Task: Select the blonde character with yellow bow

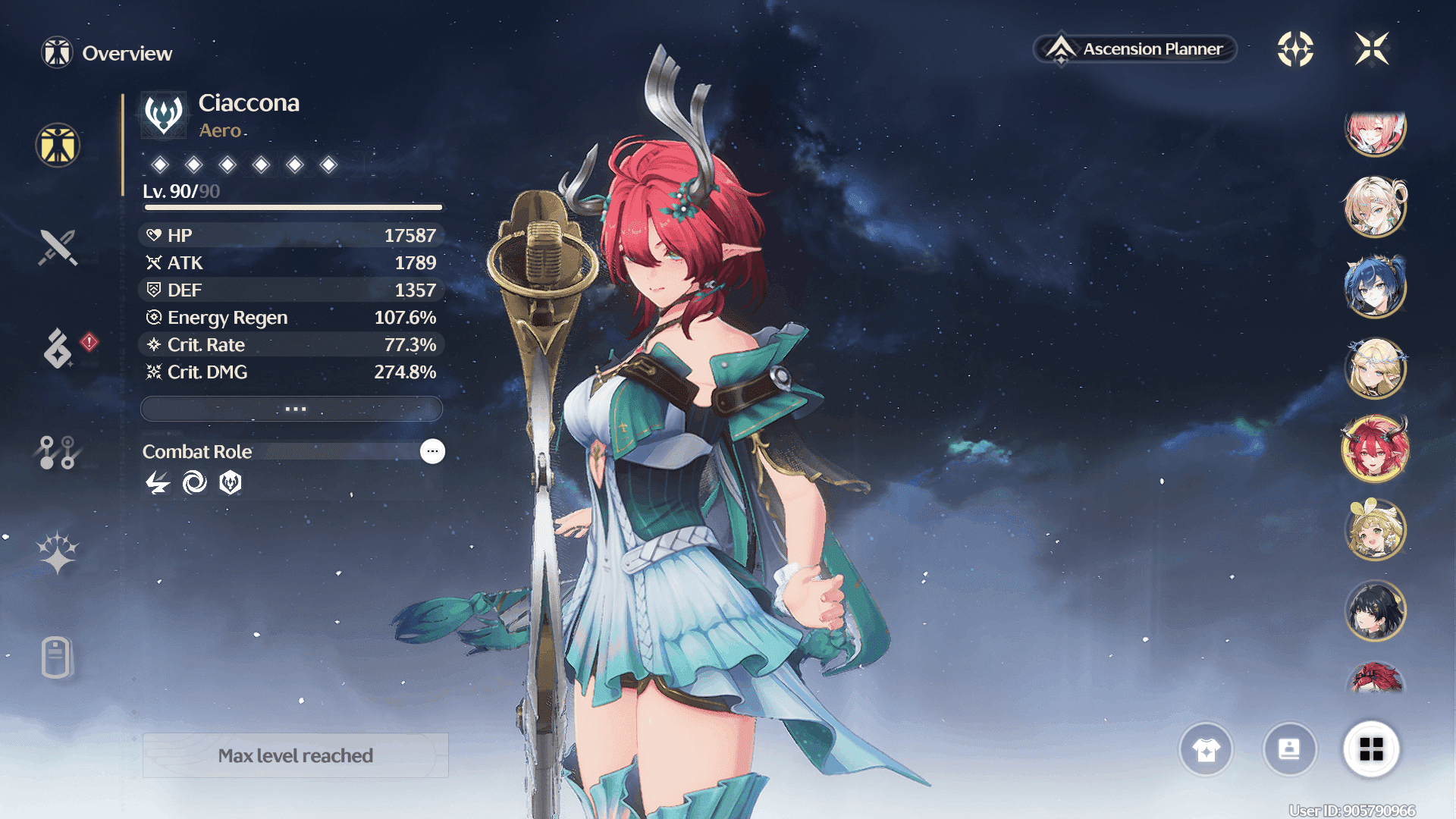Action: [1375, 529]
